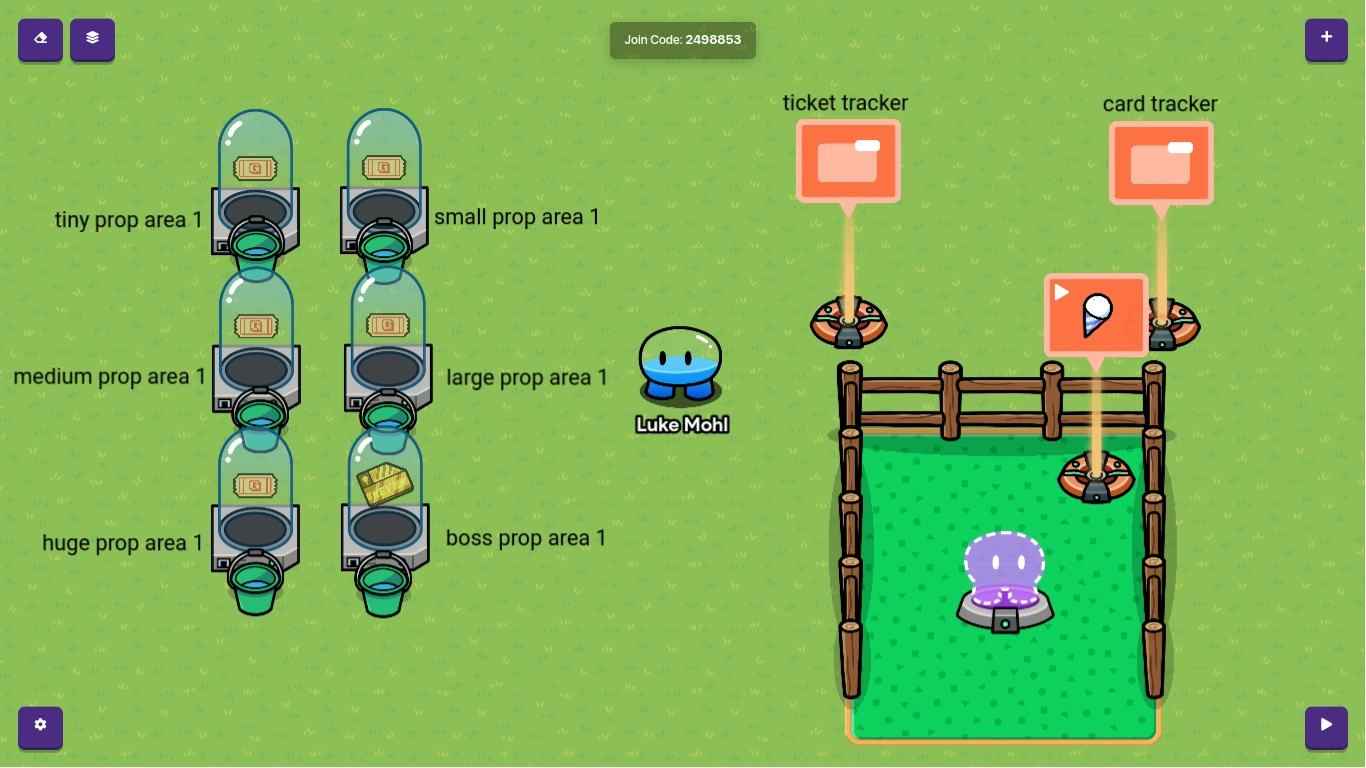The width and height of the screenshot is (1366, 768).
Task: Select the tracker device inside the fenced area
Action: [x=1096, y=477]
